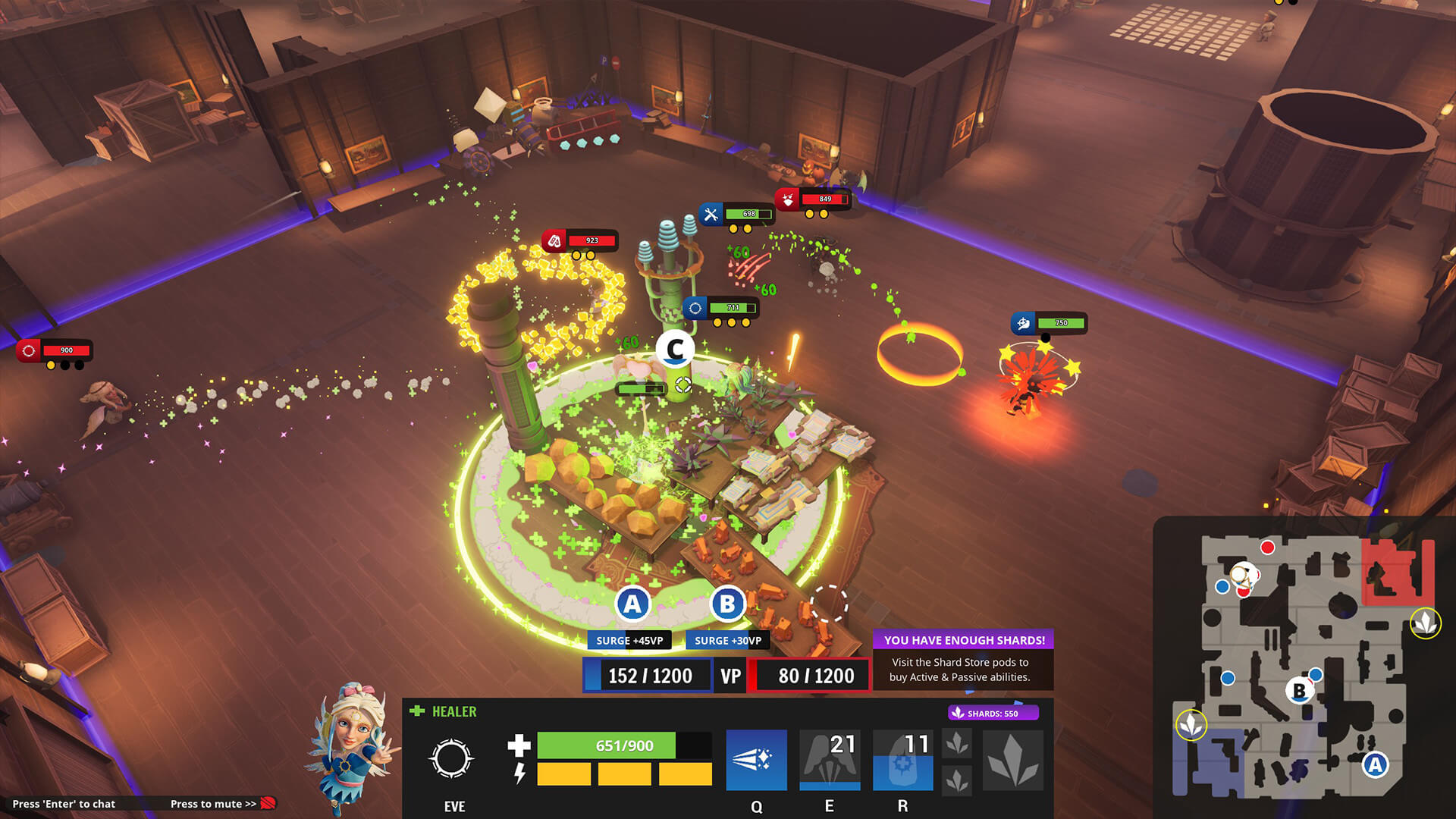Click the Eve targeting reticle icon
This screenshot has height=819, width=1456.
coord(451,759)
